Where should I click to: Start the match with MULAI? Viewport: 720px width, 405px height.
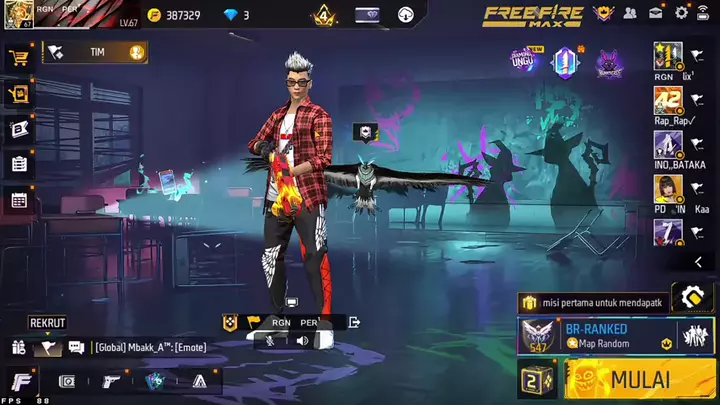click(x=640, y=380)
